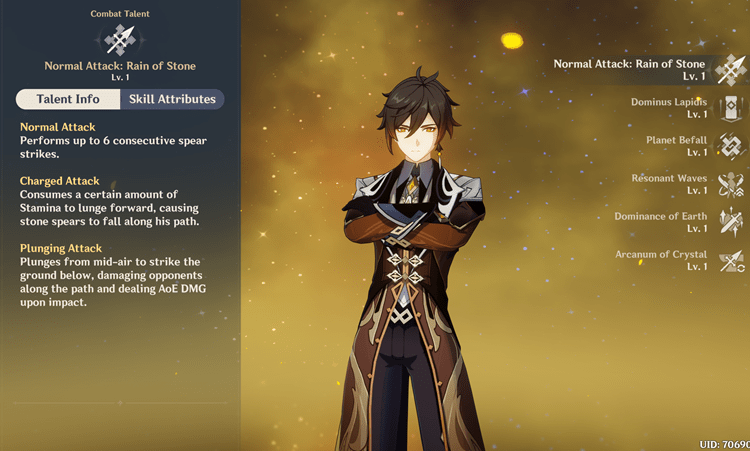Viewport: 750px width, 451px height.
Task: Open the Dominus Lapidis talent
Action: pyautogui.click(x=730, y=108)
